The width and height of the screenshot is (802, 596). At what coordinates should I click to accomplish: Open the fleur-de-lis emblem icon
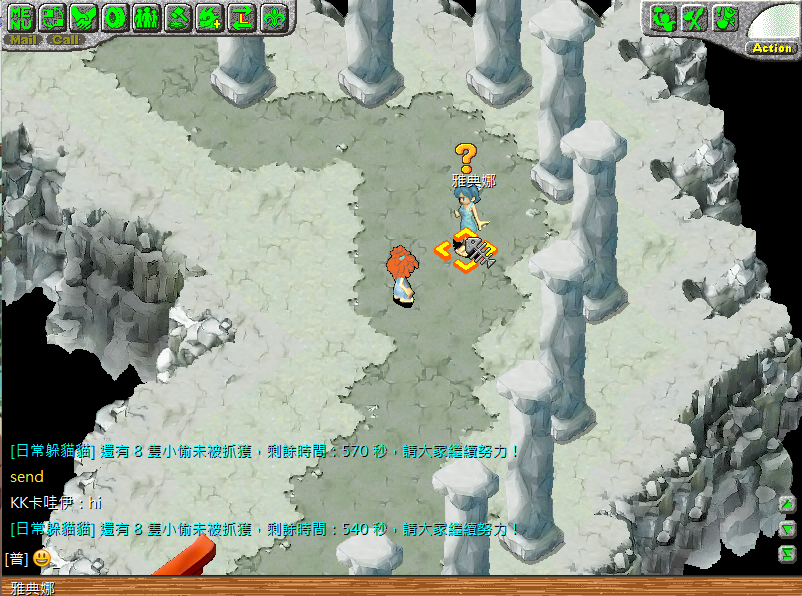pos(273,17)
